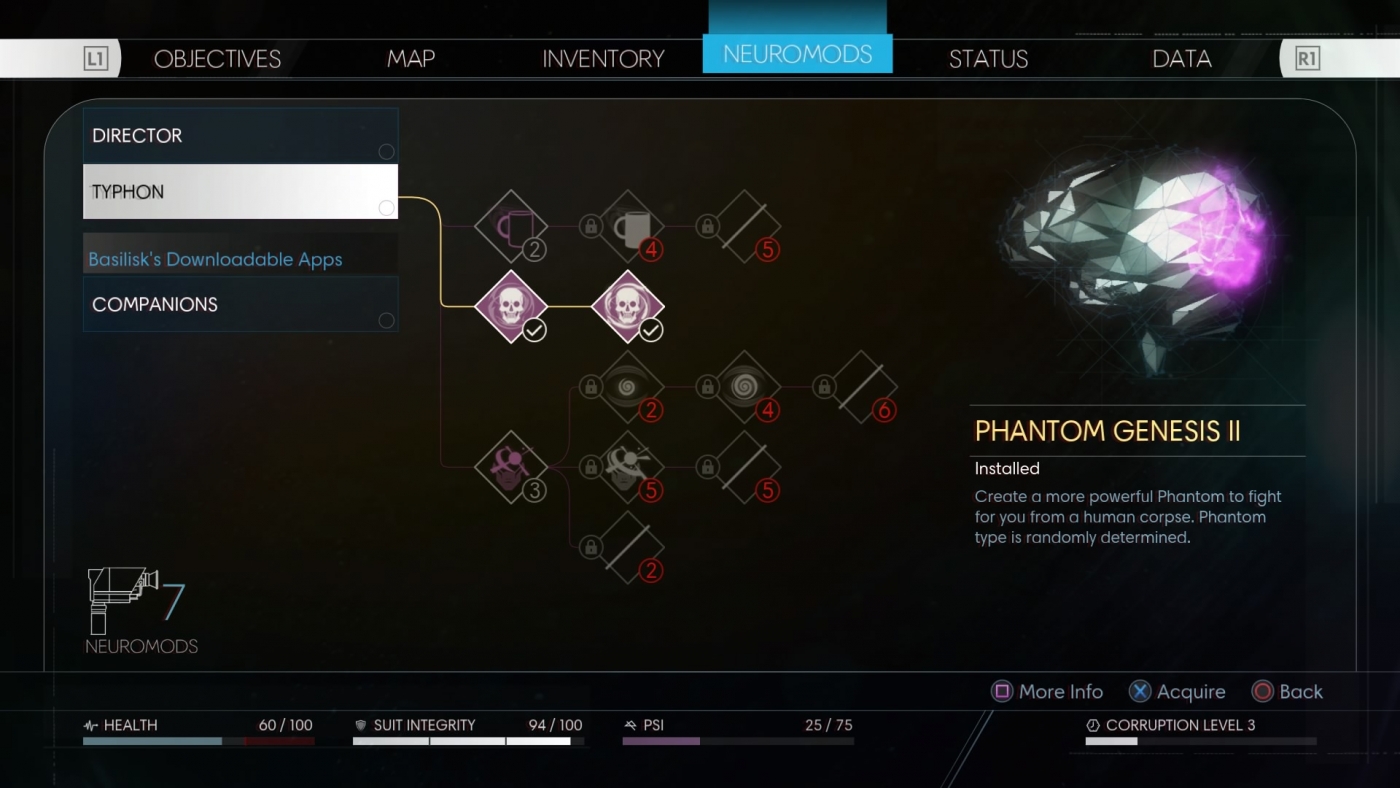This screenshot has width=1400, height=788.
Task: Select the Director category radio circle
Action: tap(387, 151)
